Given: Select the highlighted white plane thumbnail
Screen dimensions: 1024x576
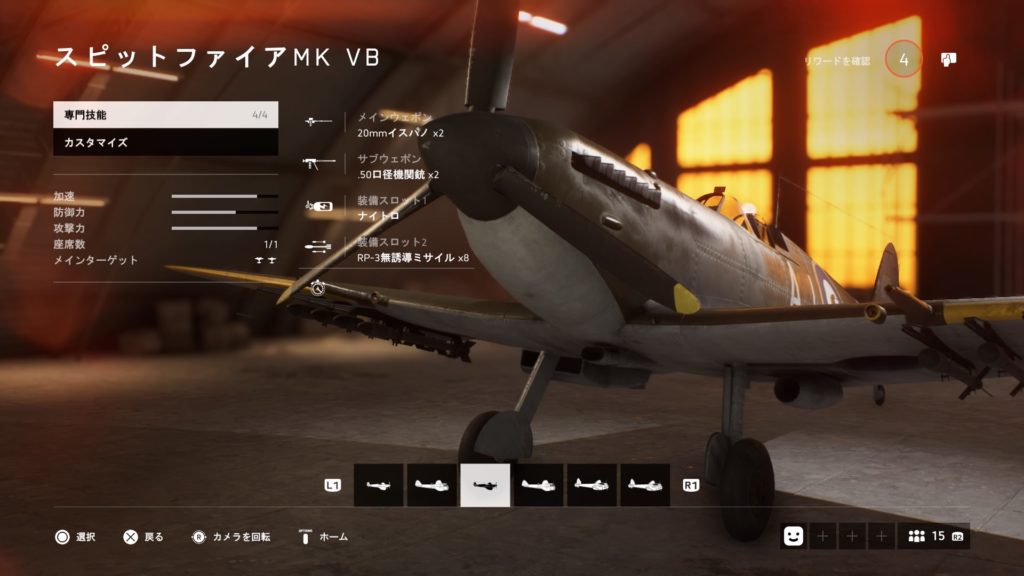Looking at the screenshot, I should click(x=485, y=485).
